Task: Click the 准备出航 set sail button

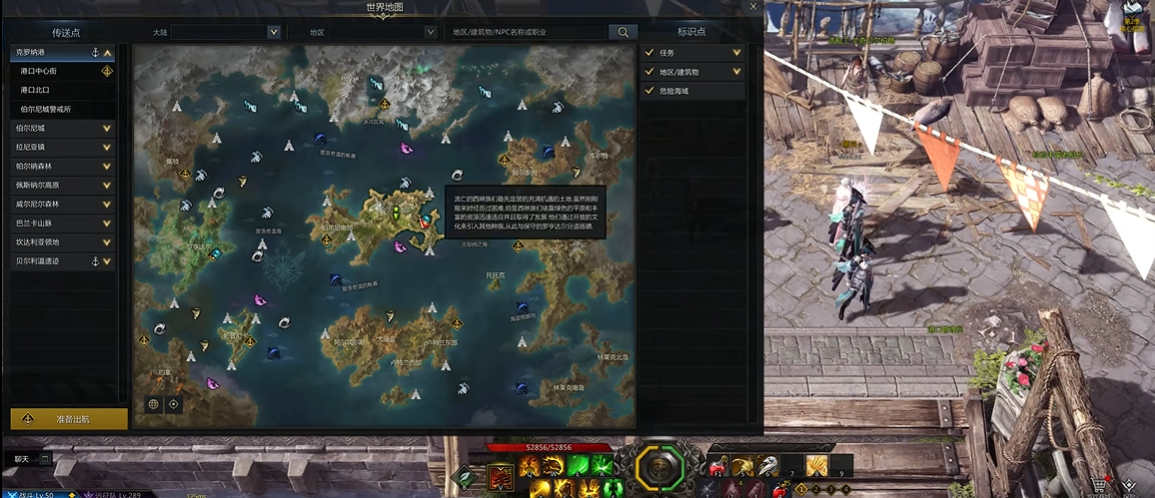Action: [x=69, y=419]
